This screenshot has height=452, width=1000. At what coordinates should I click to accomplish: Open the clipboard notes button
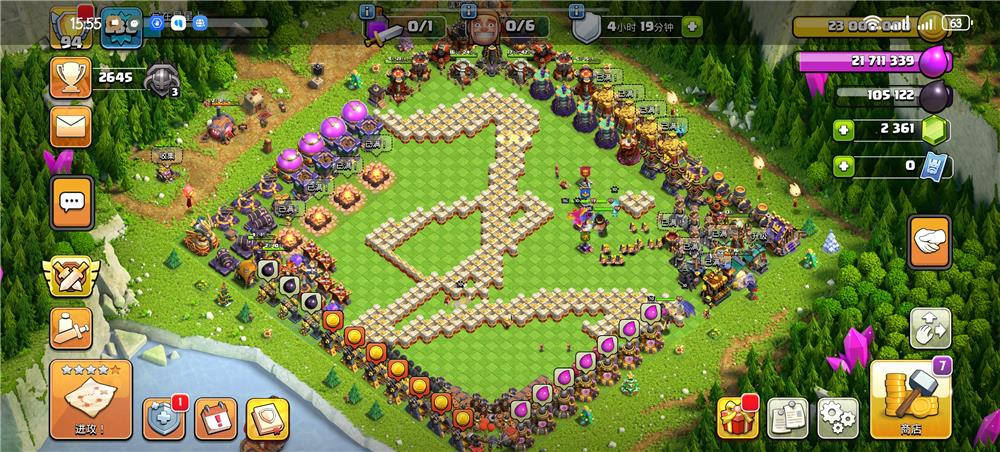[788, 417]
